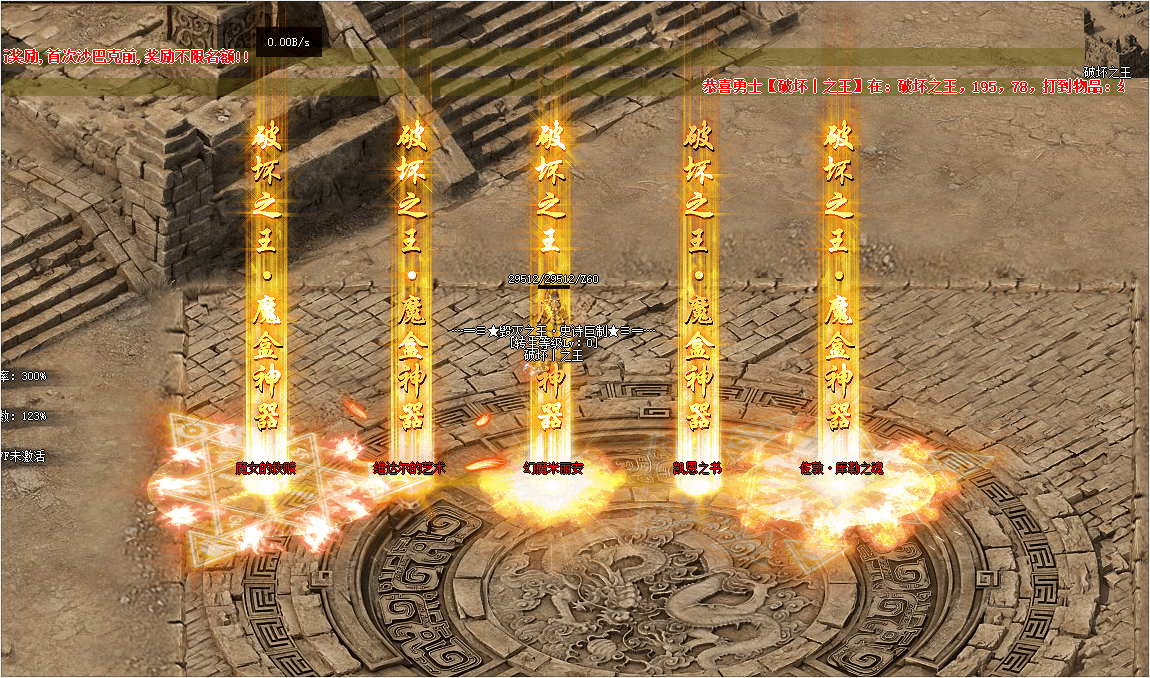Open the Destruction King area minimap

pyautogui.click(x=1116, y=40)
